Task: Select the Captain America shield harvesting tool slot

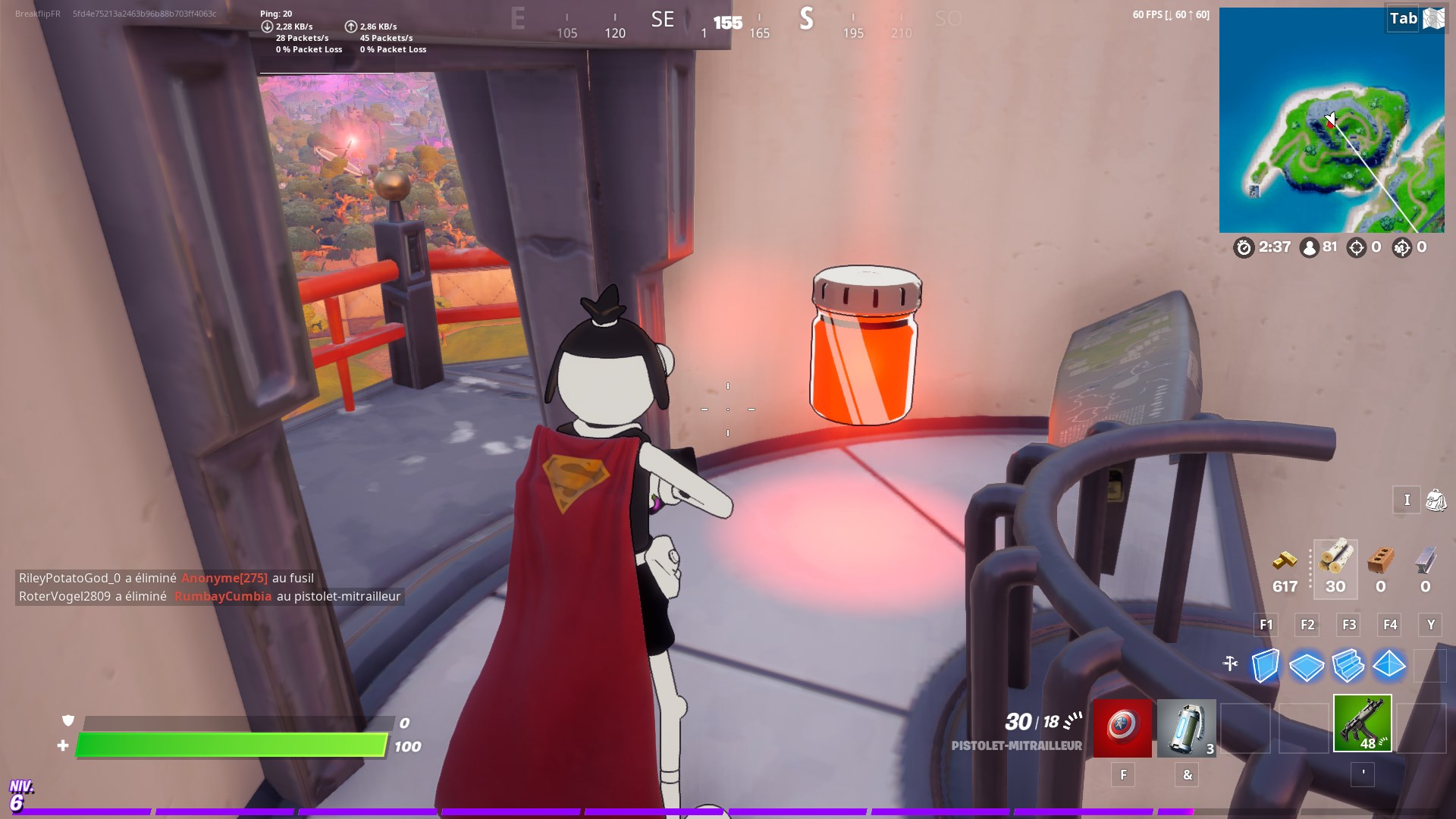Action: [1123, 728]
